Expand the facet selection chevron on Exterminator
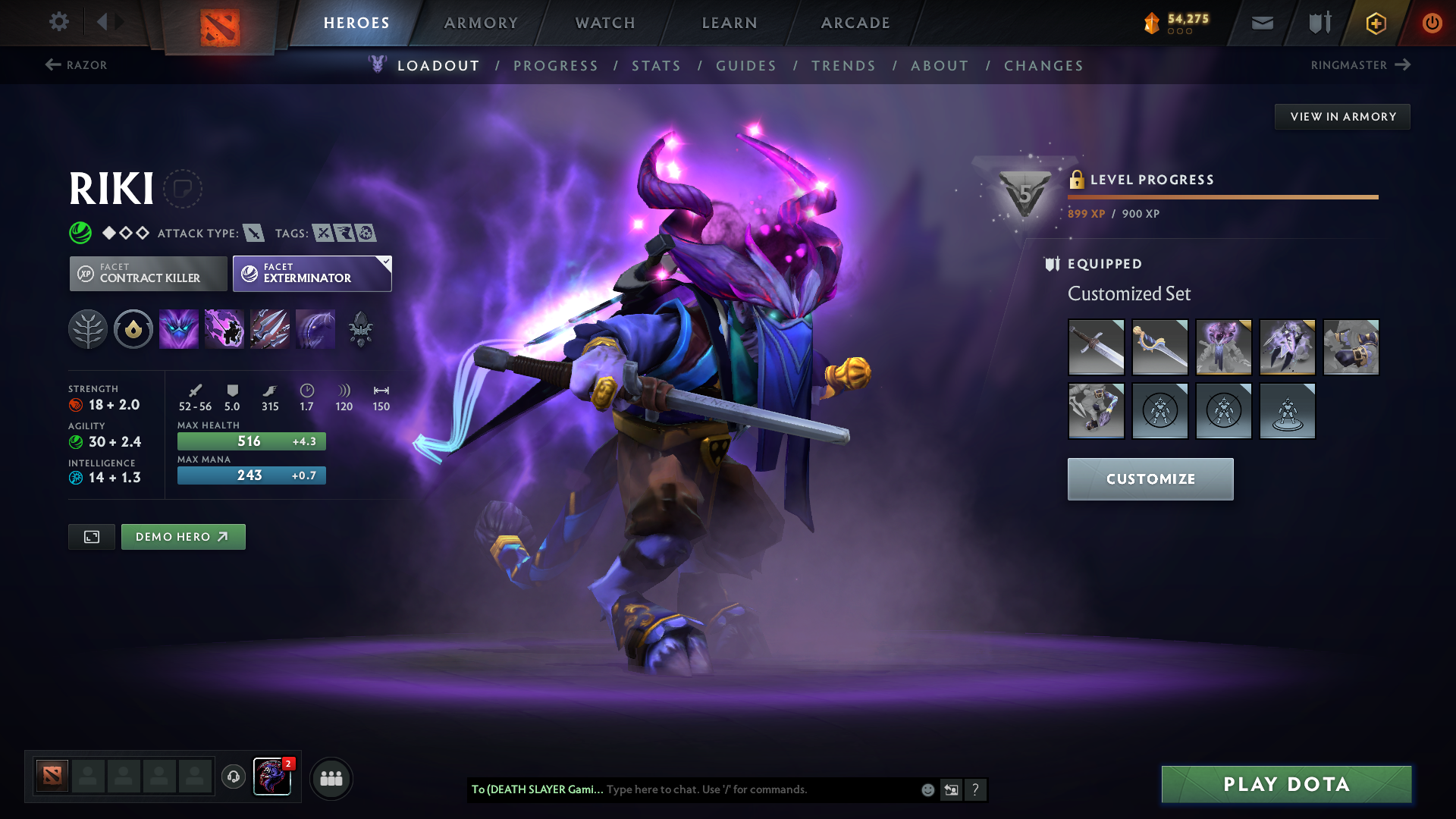The height and width of the screenshot is (819, 1456). [385, 260]
